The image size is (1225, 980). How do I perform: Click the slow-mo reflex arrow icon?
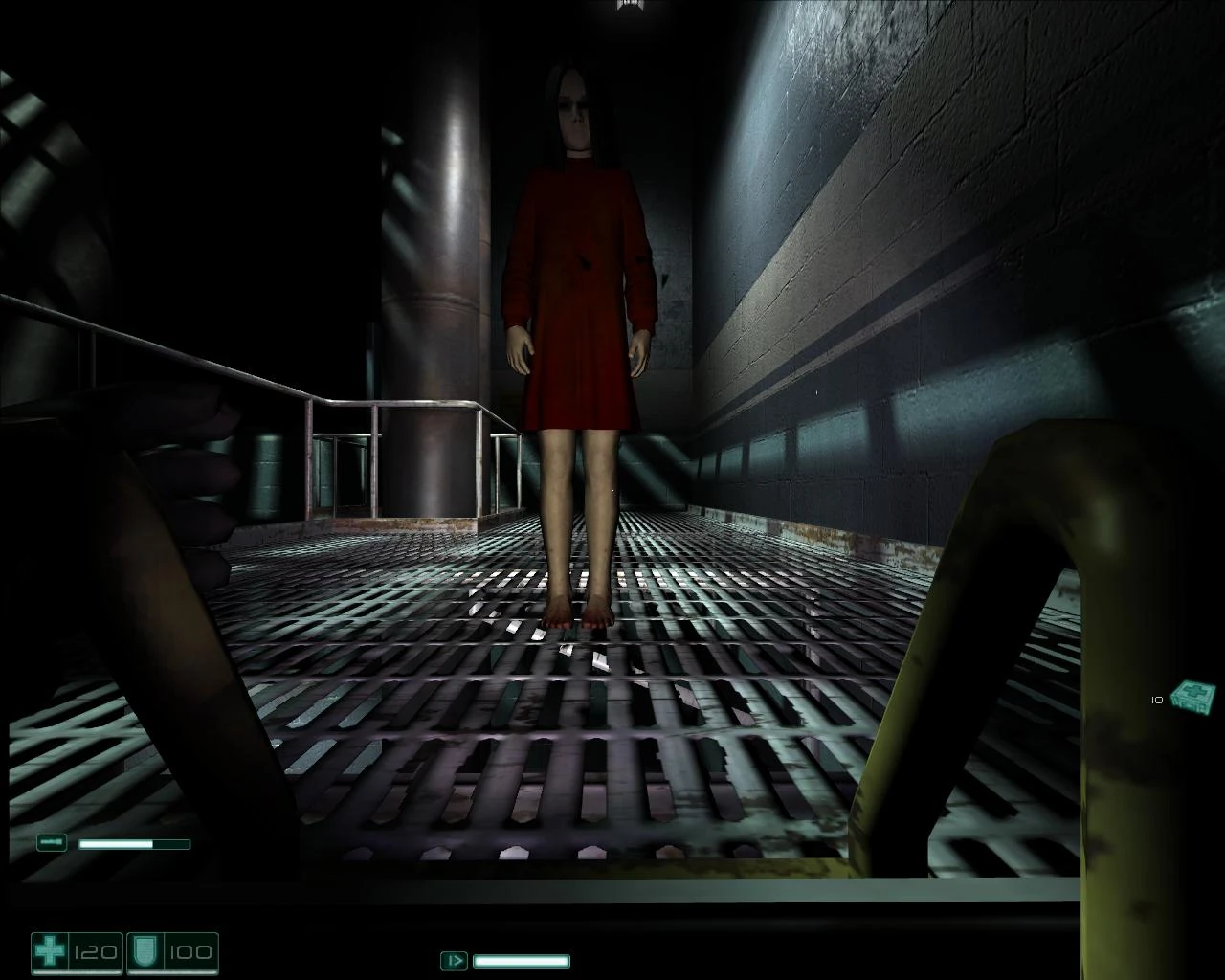tap(454, 960)
